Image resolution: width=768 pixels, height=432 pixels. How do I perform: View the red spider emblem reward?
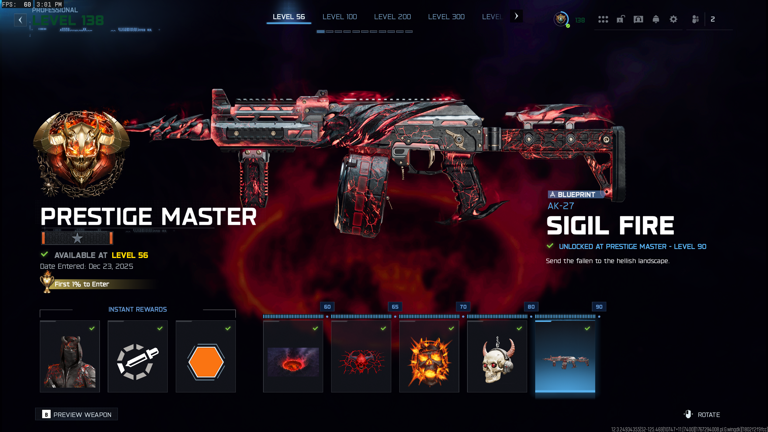[361, 357]
